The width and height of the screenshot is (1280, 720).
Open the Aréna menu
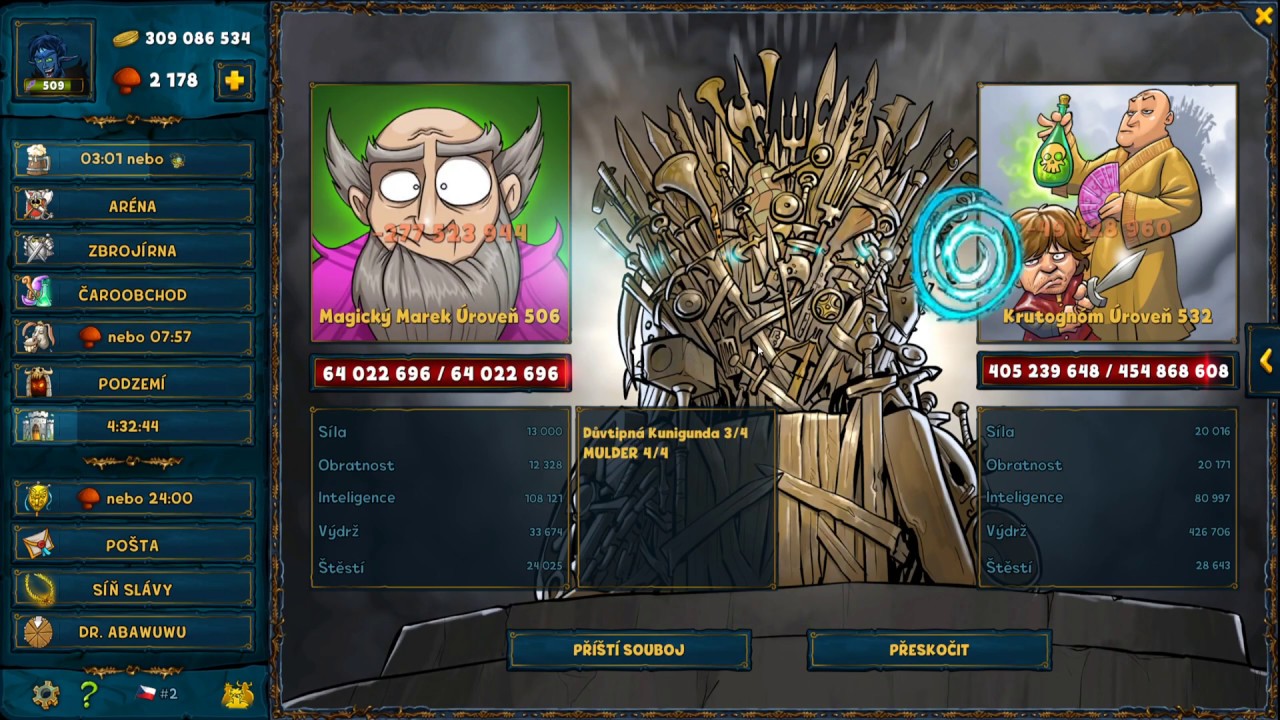coord(133,206)
